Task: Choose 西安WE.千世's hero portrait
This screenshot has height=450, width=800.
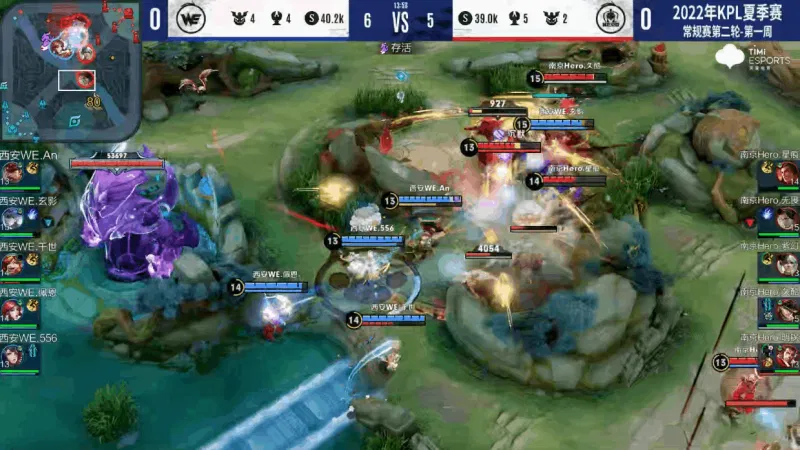Action: [x=12, y=264]
